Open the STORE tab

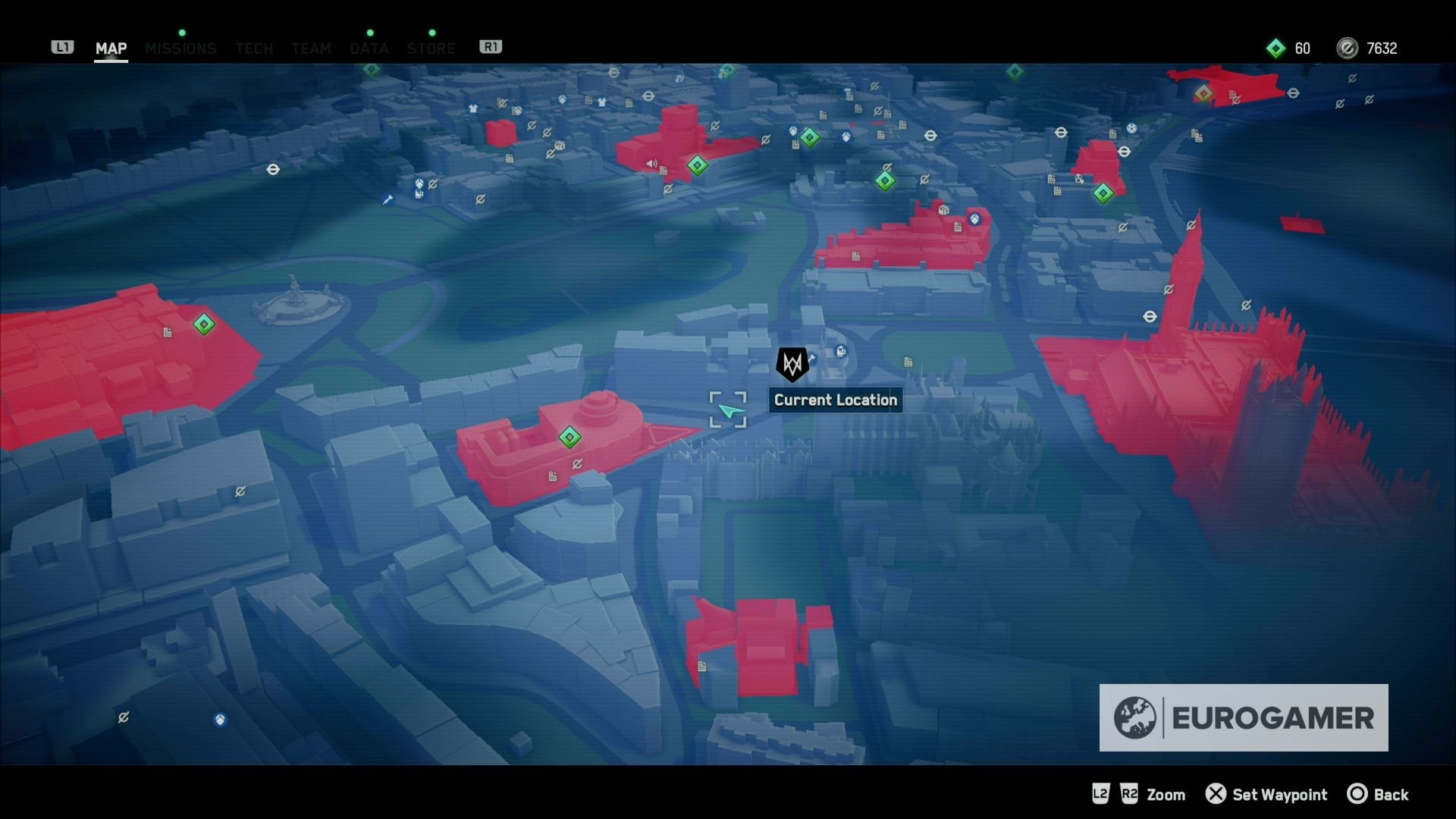click(431, 49)
